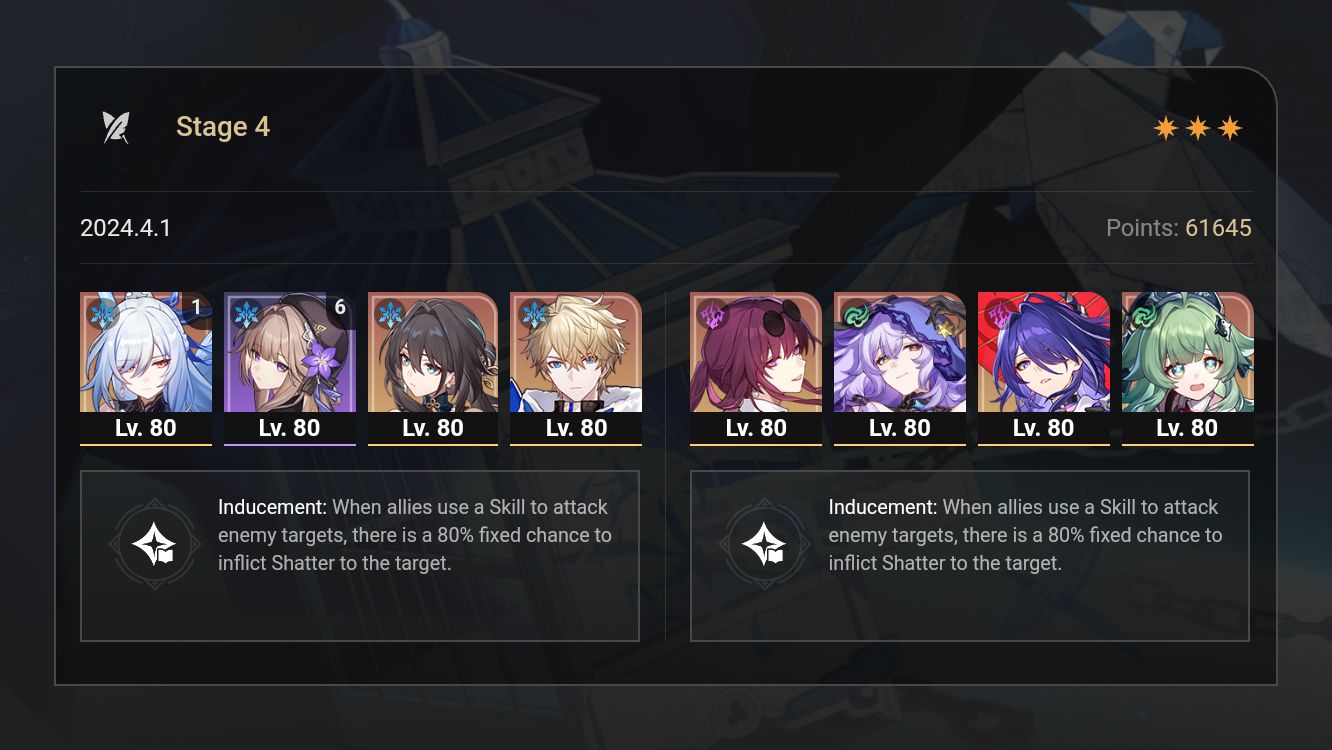Click the eidolon 6 badge on the second portrait

339,308
